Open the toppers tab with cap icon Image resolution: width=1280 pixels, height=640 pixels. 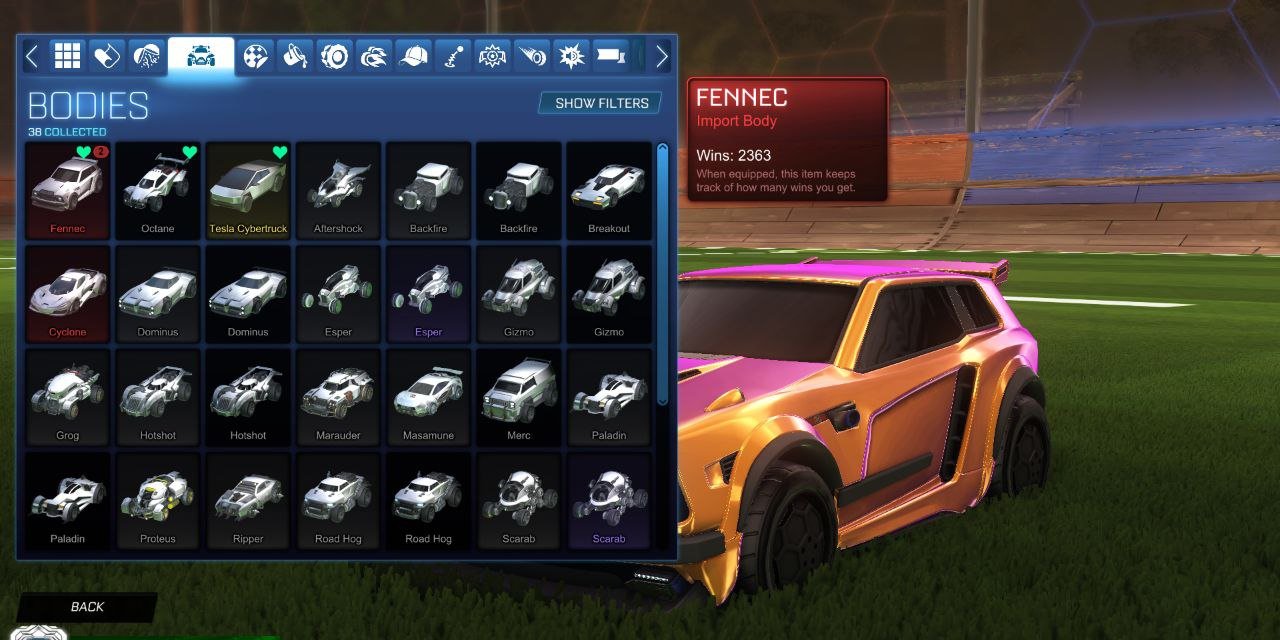pos(412,56)
